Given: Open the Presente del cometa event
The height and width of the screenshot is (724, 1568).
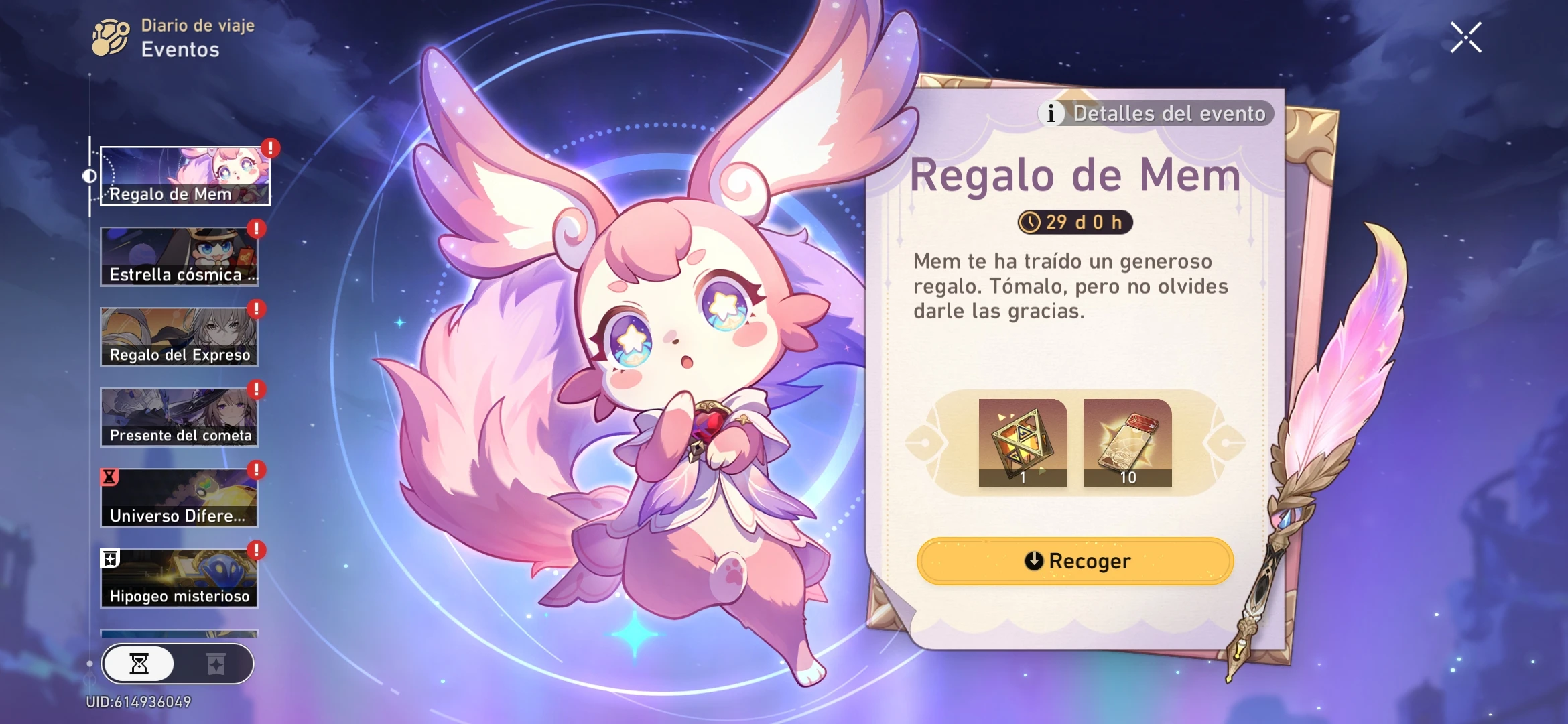Looking at the screenshot, I should 178,417.
